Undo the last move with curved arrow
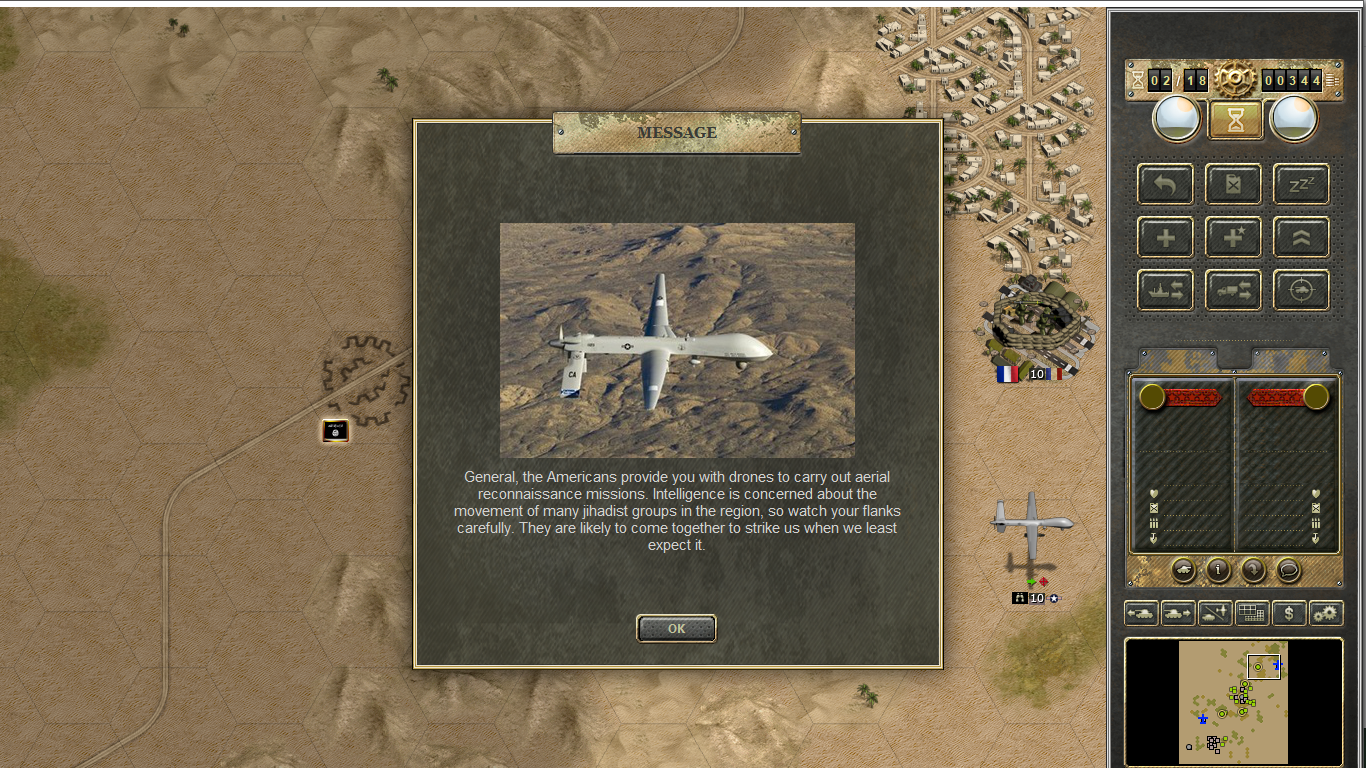 tap(1165, 185)
